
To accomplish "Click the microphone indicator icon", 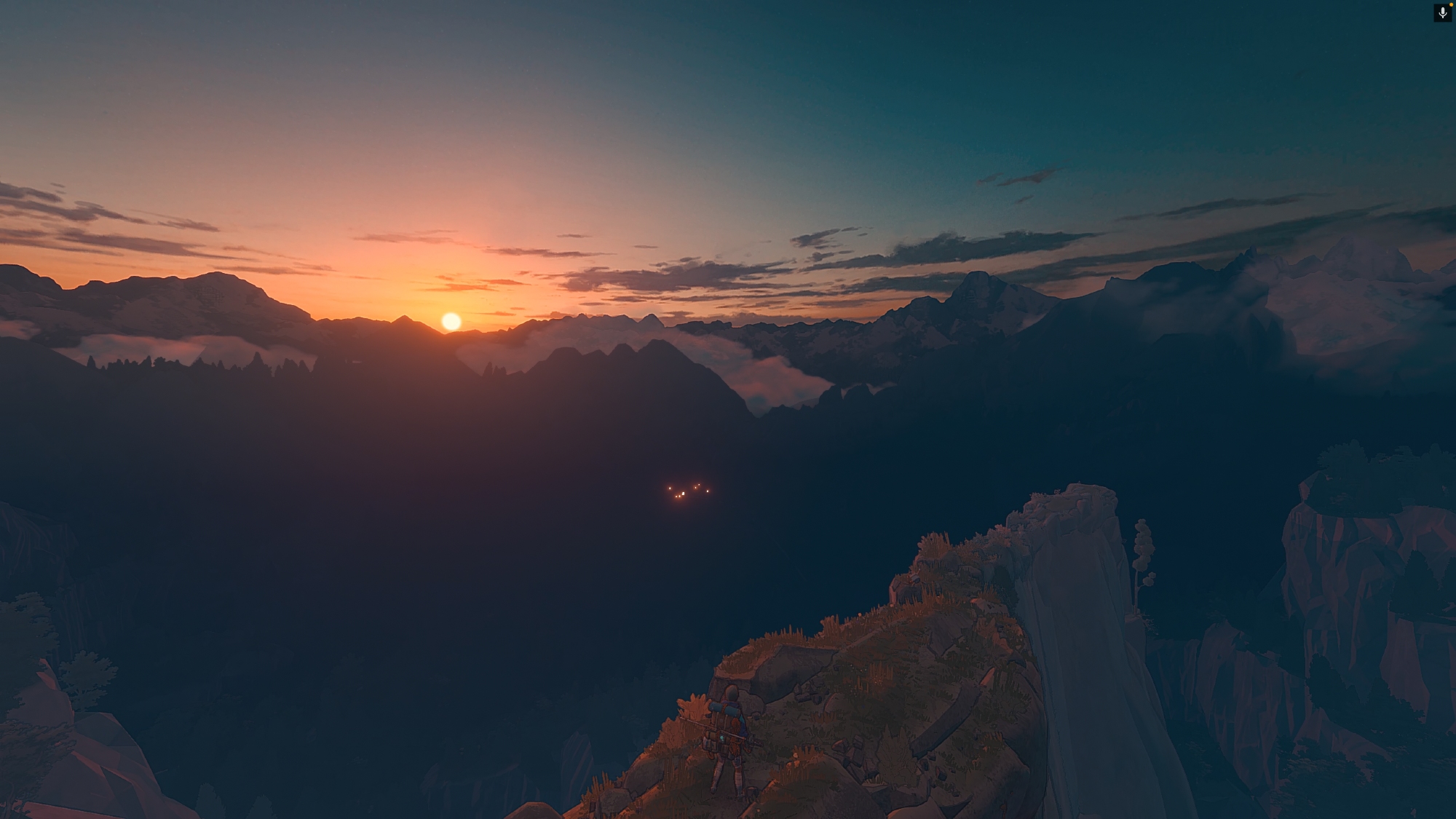I will (x=1442, y=13).
